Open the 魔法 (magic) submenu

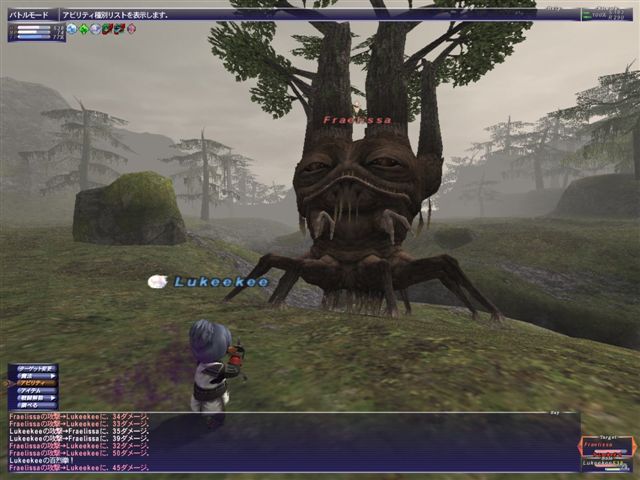(31, 375)
